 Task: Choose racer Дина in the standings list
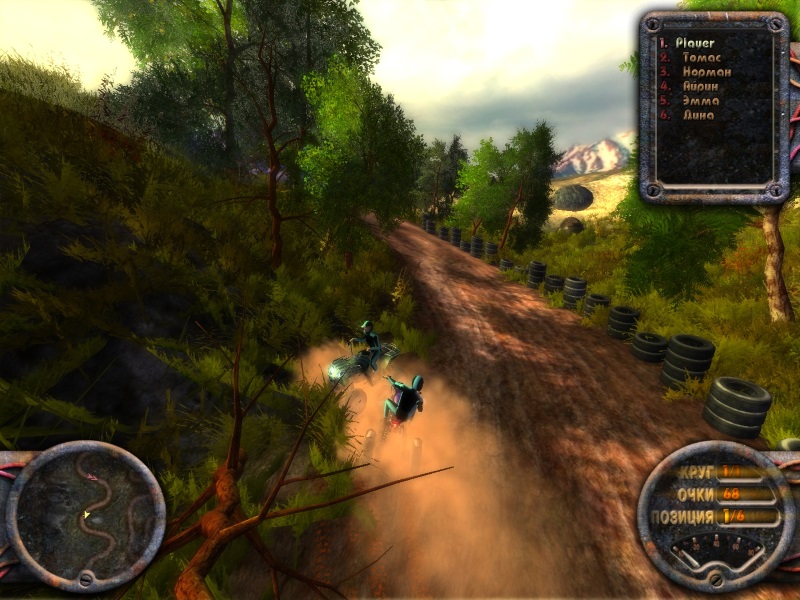(691, 114)
